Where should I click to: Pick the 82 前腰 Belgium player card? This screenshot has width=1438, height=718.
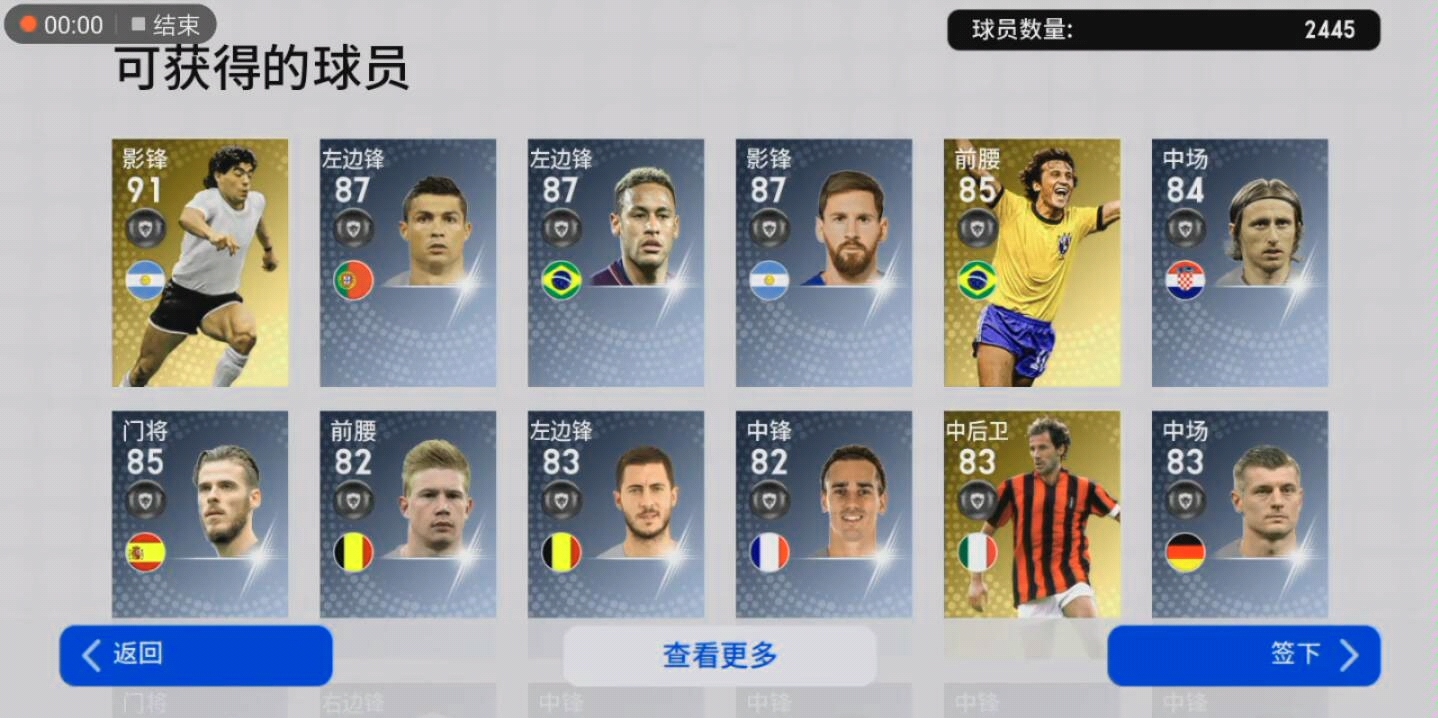(408, 514)
